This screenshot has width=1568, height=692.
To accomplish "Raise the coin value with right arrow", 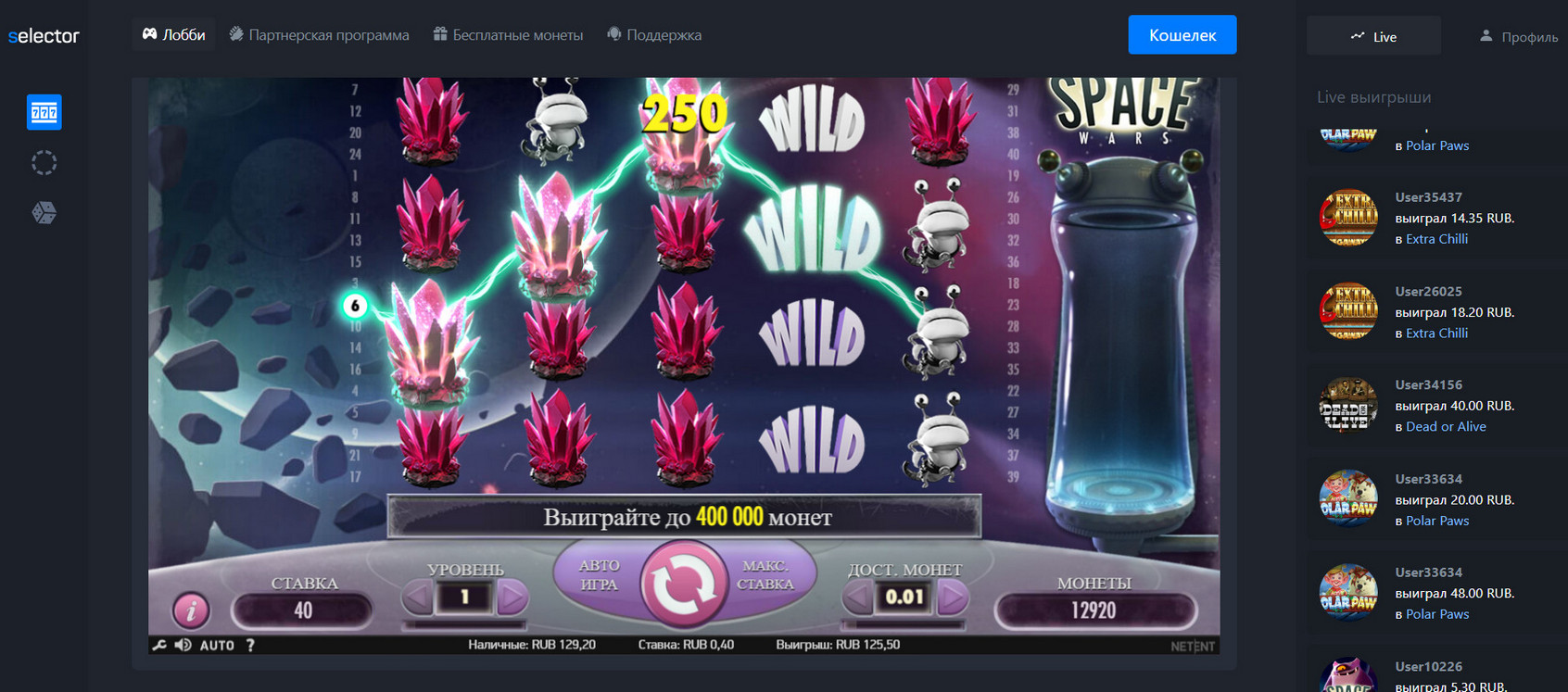I will coord(951,598).
